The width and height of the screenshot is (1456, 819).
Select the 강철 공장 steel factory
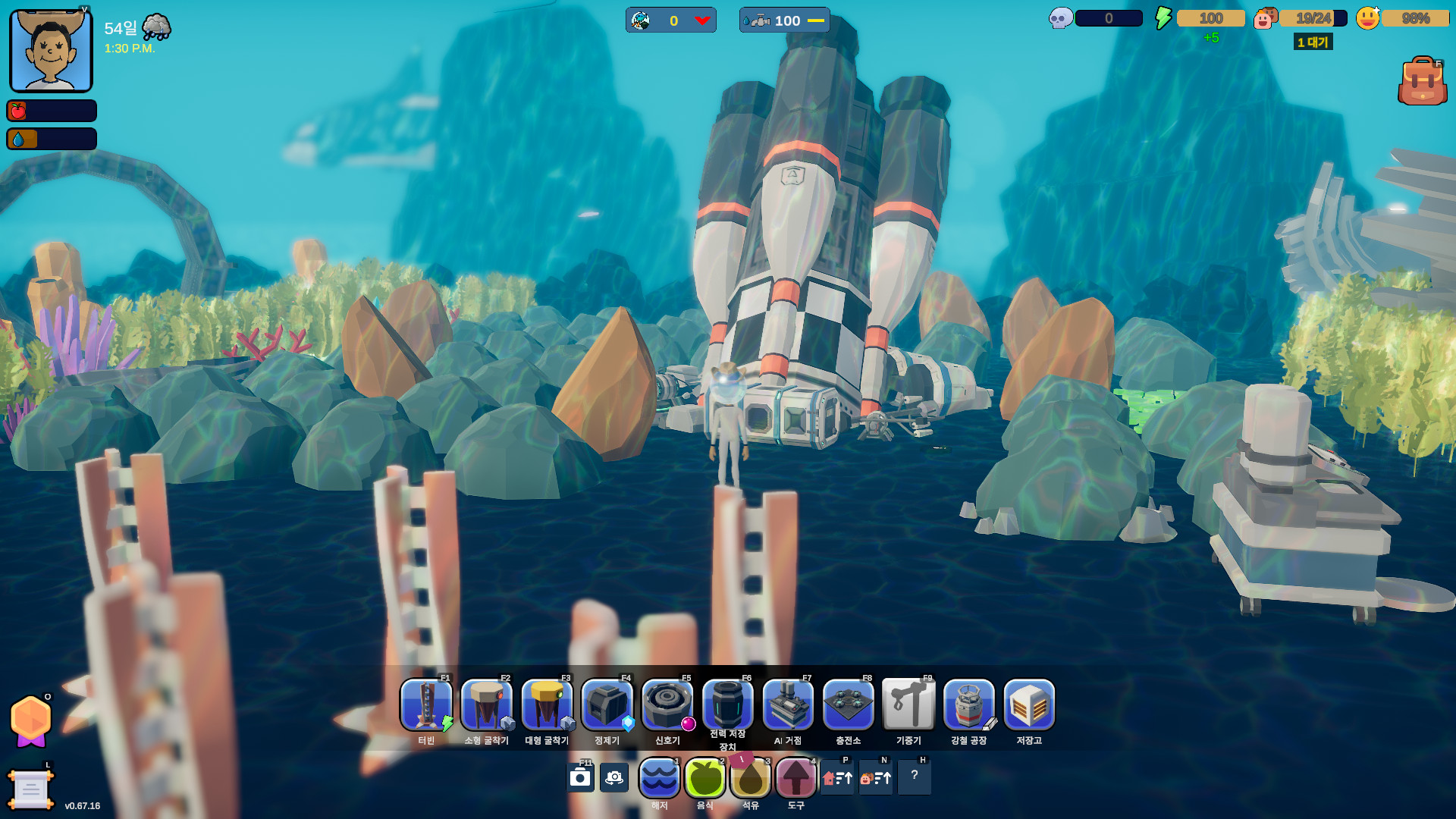(968, 704)
